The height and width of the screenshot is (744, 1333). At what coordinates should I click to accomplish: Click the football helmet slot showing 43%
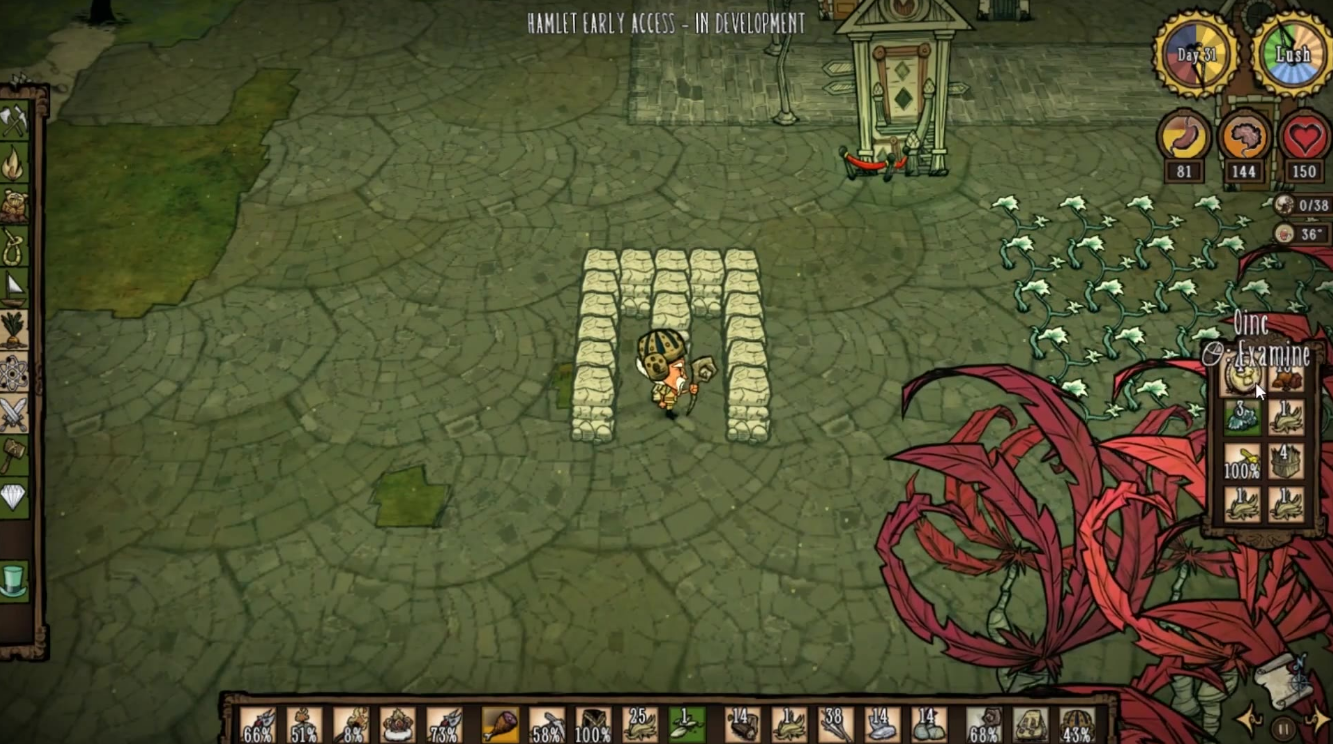[1077, 724]
